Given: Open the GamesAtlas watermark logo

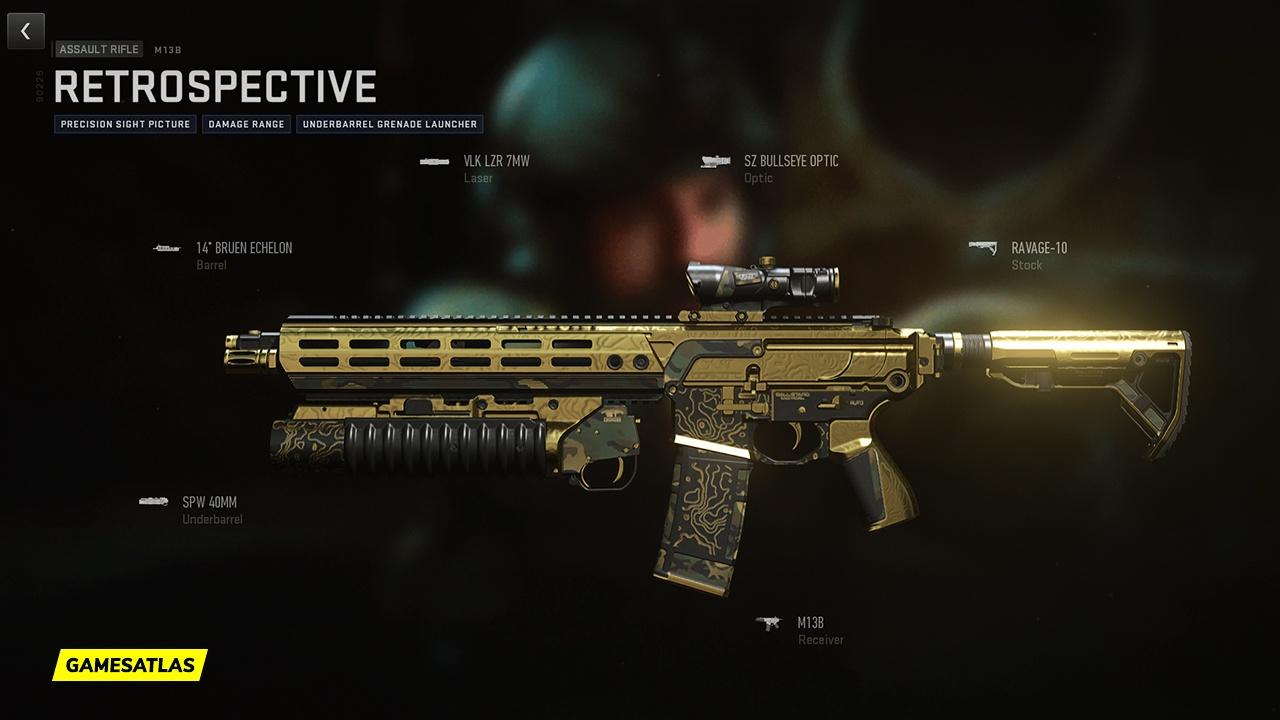Looking at the screenshot, I should pos(130,664).
